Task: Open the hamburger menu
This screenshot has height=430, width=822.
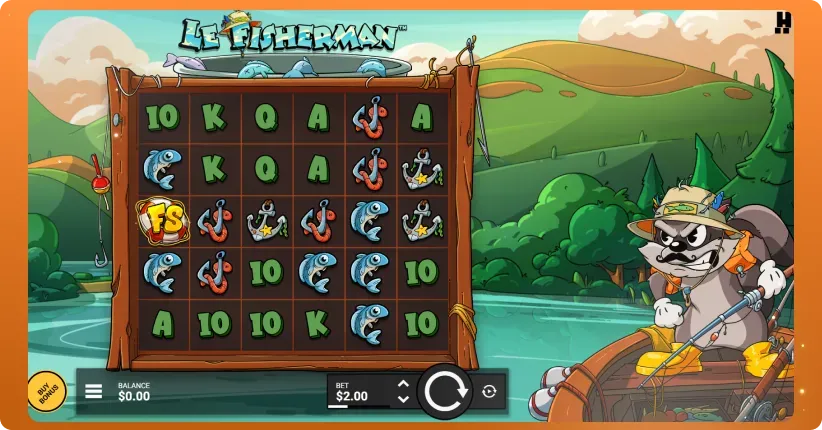Action: (x=94, y=391)
